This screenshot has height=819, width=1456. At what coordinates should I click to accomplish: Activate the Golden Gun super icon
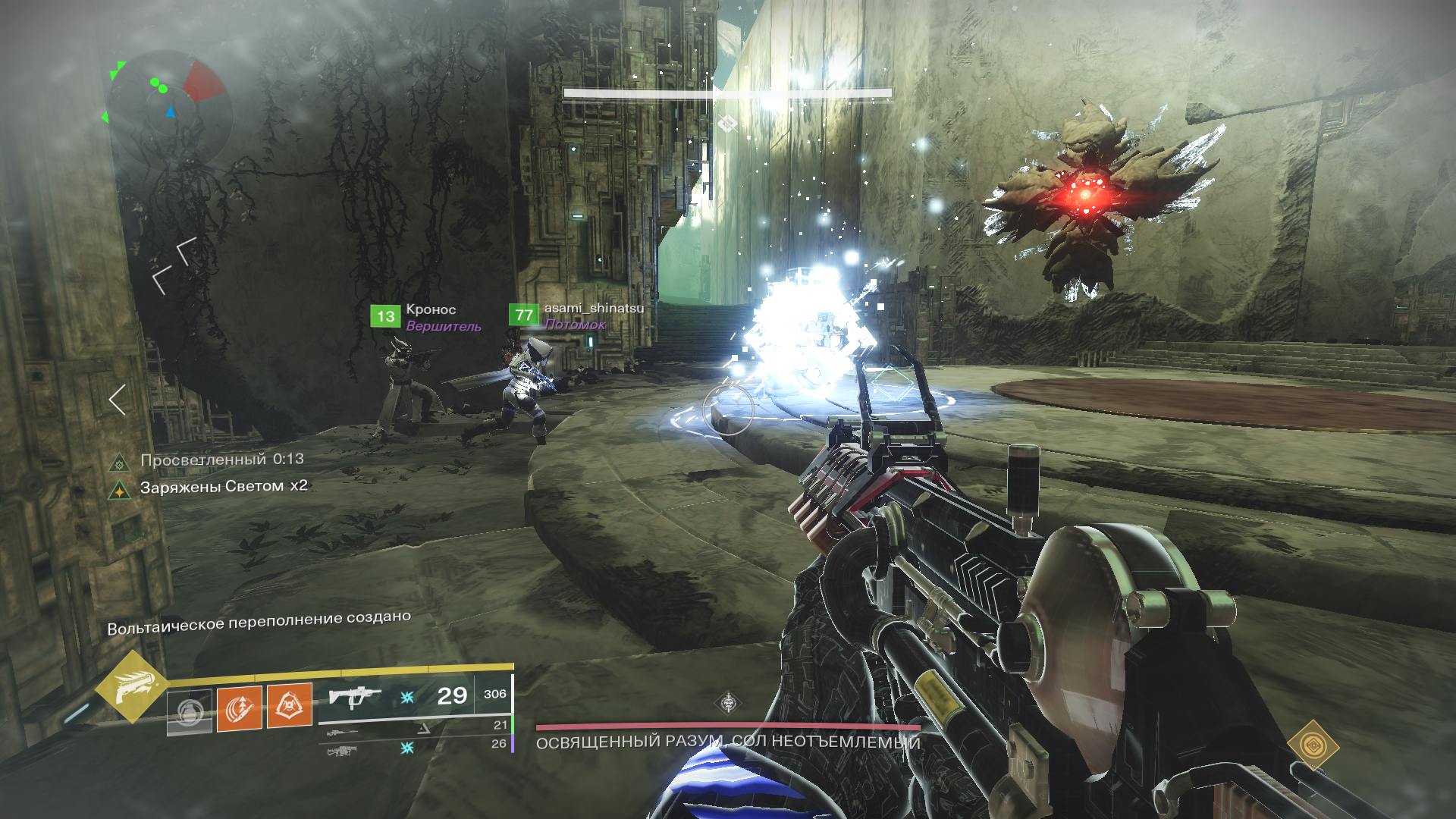coord(132,686)
